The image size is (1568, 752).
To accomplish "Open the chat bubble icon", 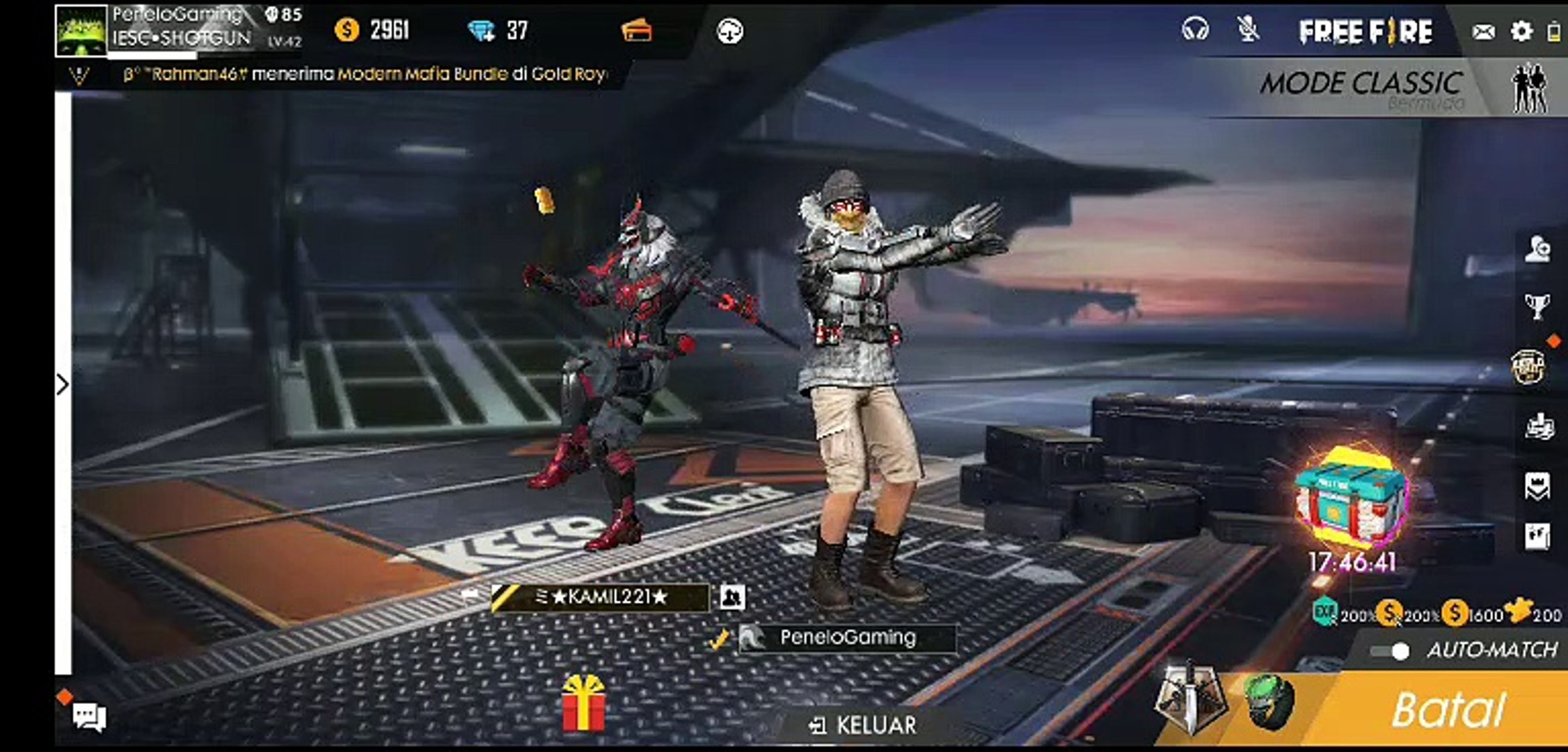I will (x=89, y=716).
